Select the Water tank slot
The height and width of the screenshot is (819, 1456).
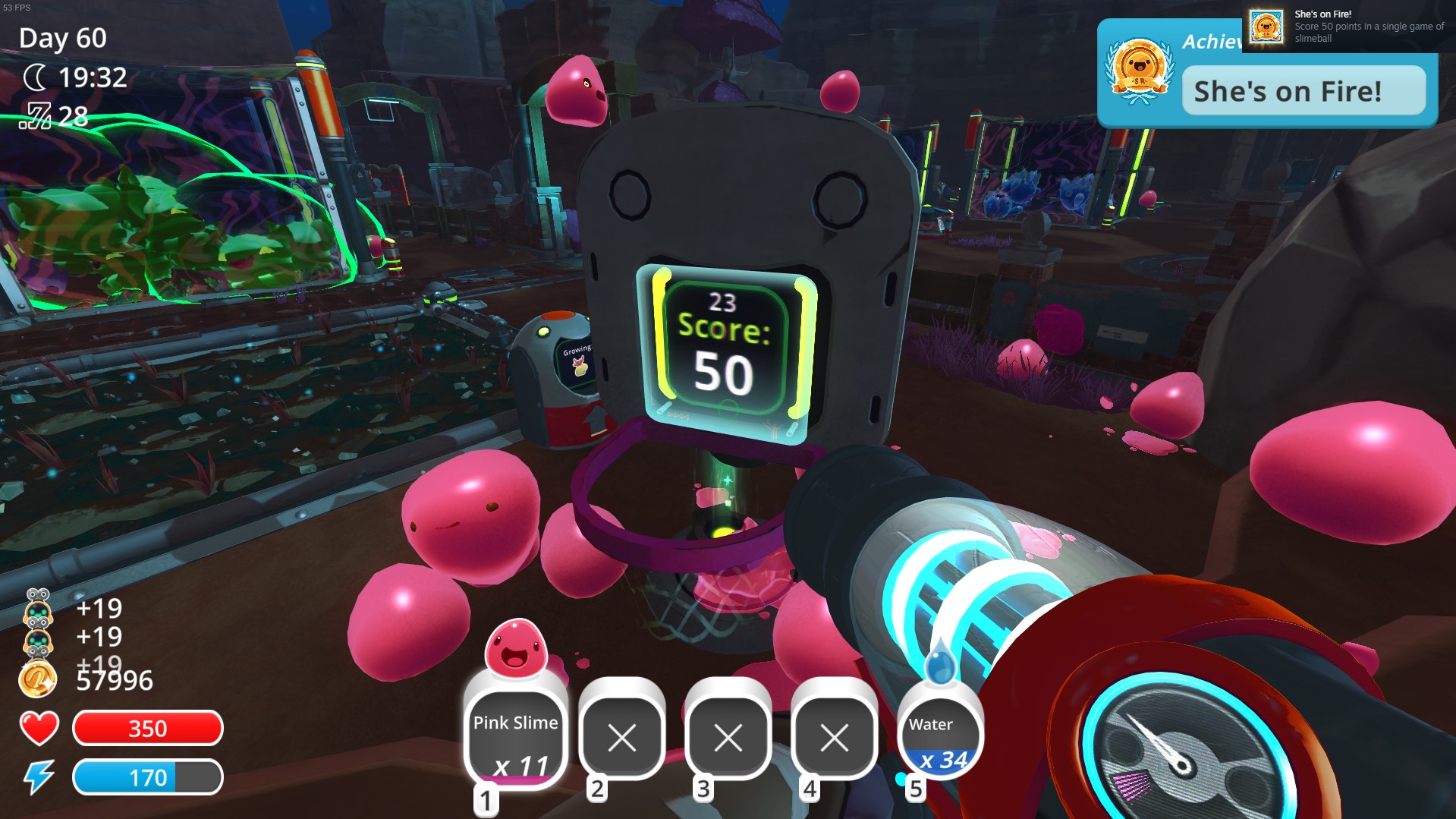pyautogui.click(x=939, y=736)
